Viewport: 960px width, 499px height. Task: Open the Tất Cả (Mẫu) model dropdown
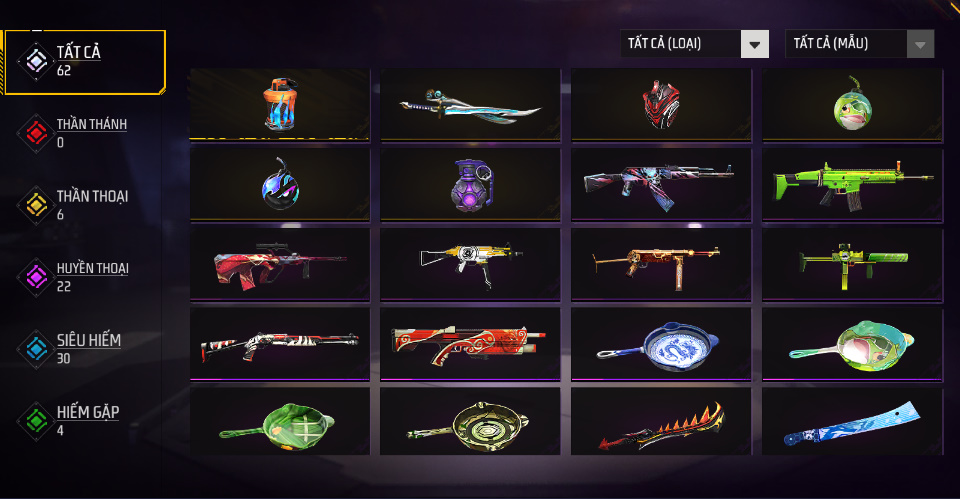pos(860,44)
